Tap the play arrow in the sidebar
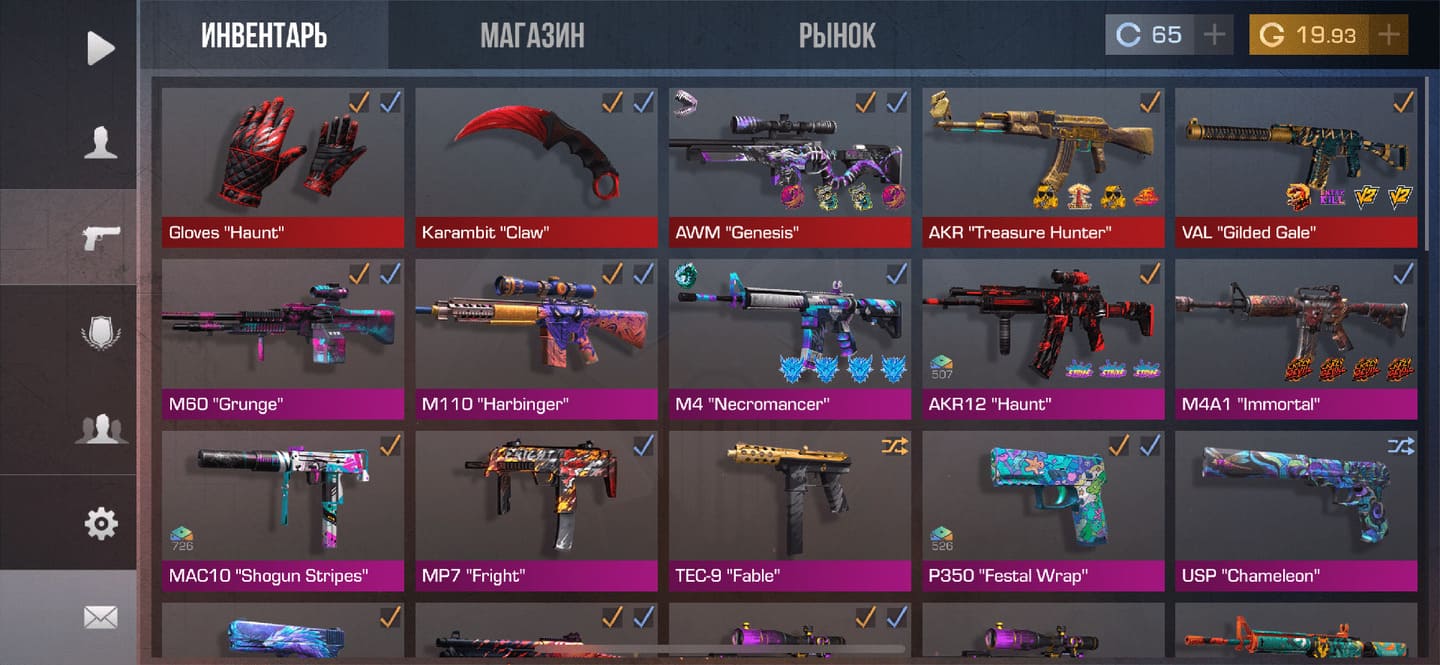Image resolution: width=1440 pixels, height=665 pixels. point(100,48)
